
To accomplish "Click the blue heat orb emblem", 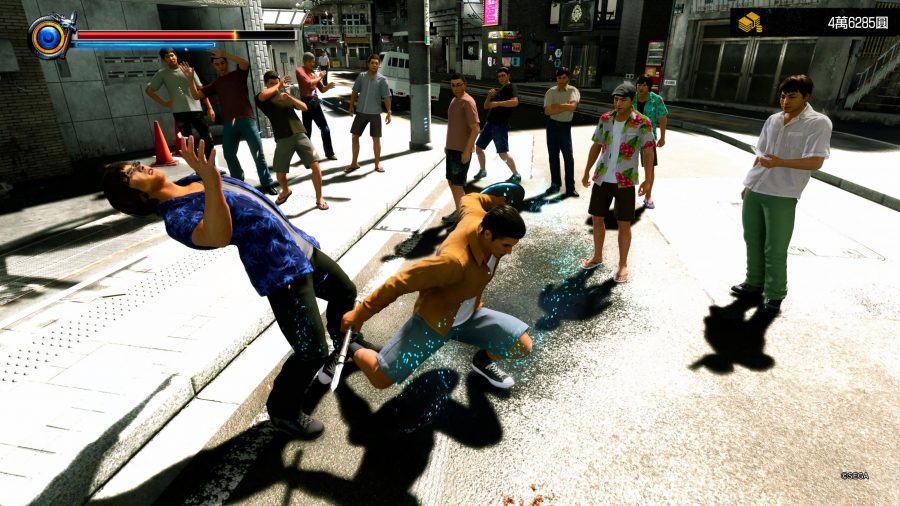I will click(49, 37).
